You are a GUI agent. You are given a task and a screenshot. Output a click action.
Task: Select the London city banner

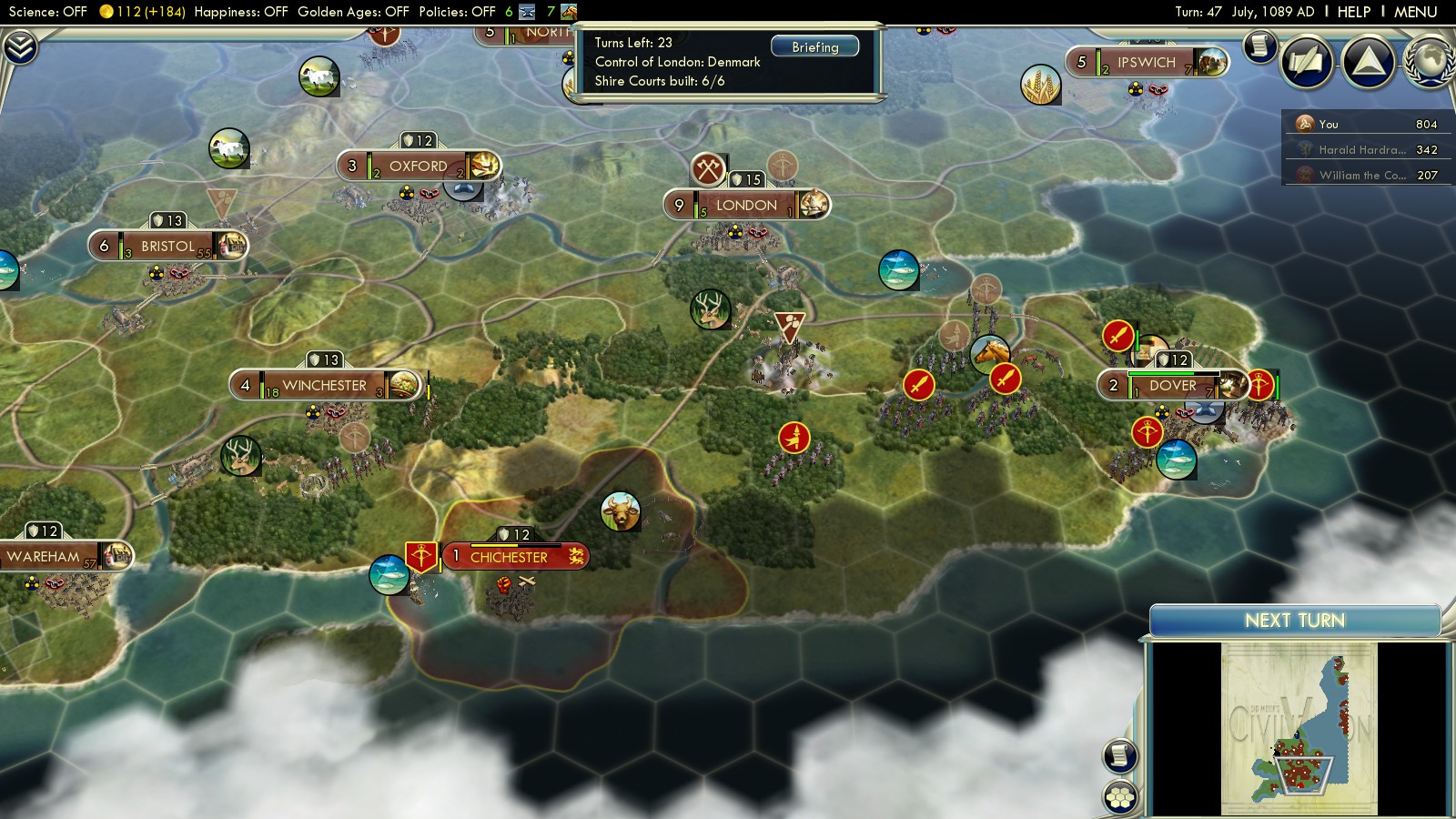click(x=746, y=206)
